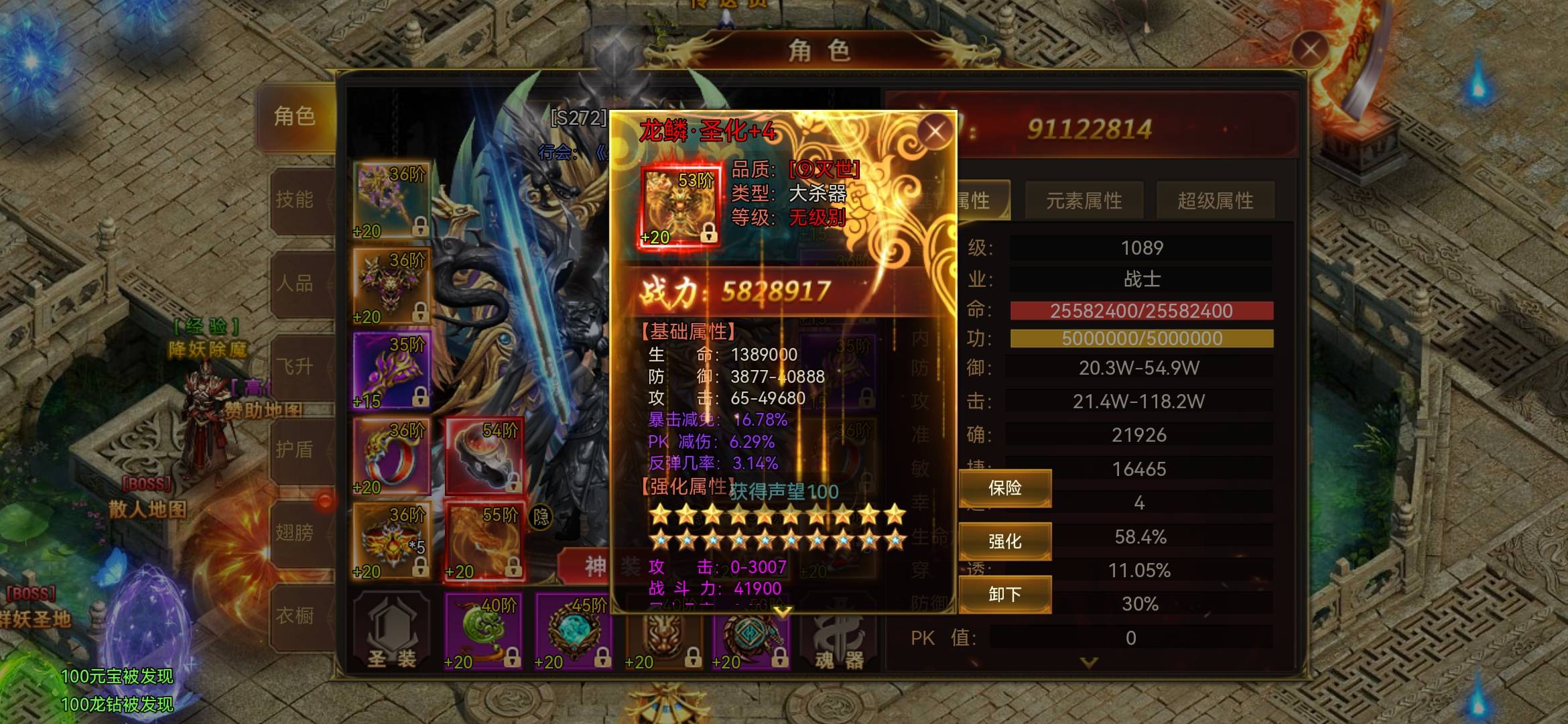Select the 55阶 golden dragon equipment slot
1568x724 pixels.
484,542
